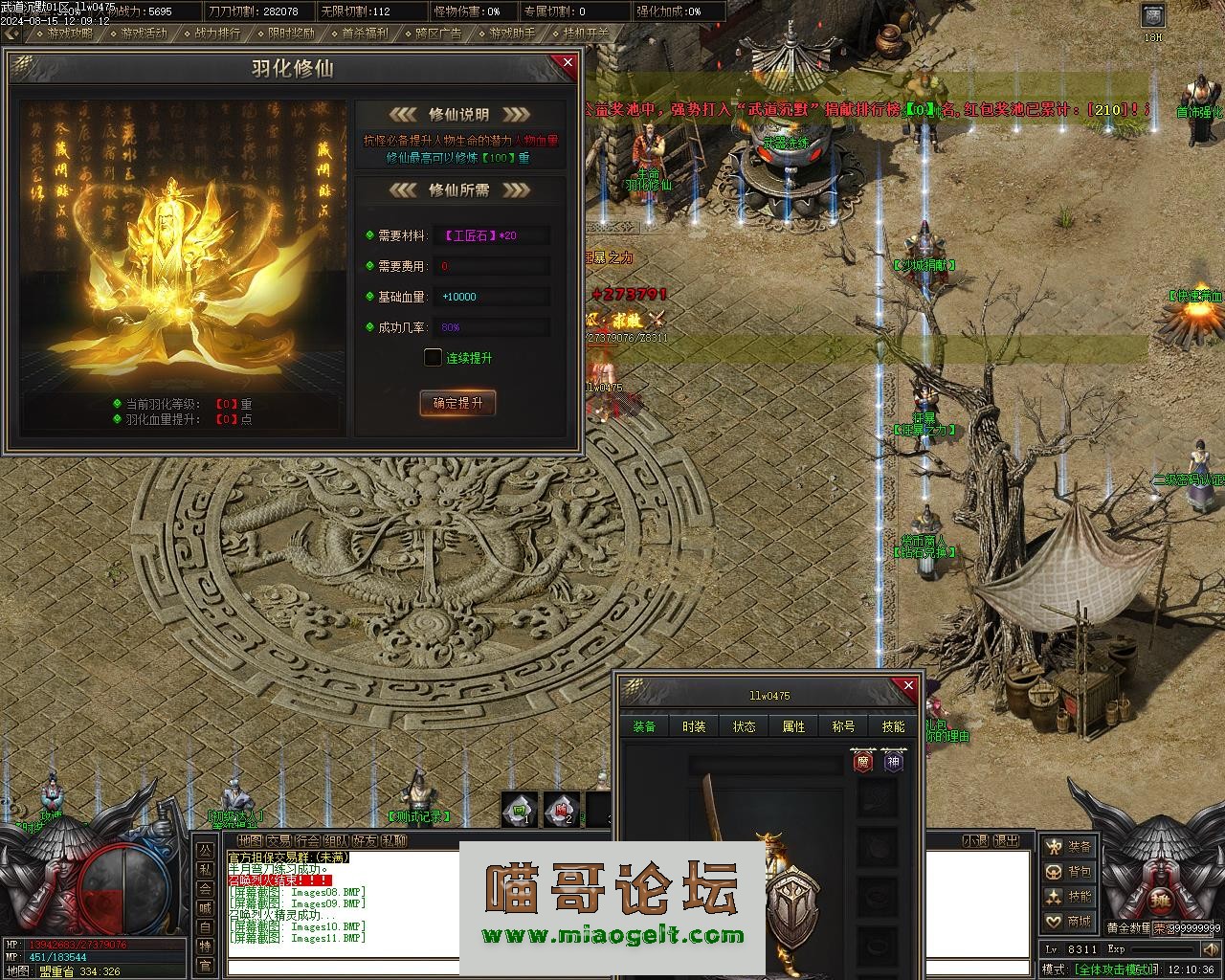The width and height of the screenshot is (1225, 980).
Task: Open the 游戏攻略 top menu
Action: 70,33
